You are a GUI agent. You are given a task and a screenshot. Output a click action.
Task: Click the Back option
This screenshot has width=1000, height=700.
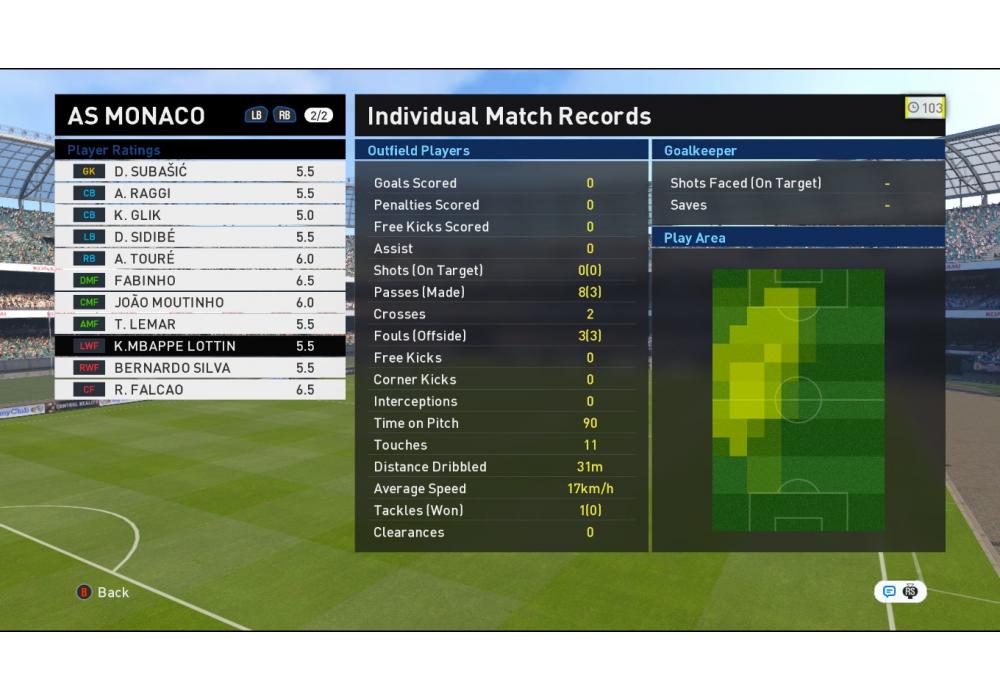coord(104,592)
